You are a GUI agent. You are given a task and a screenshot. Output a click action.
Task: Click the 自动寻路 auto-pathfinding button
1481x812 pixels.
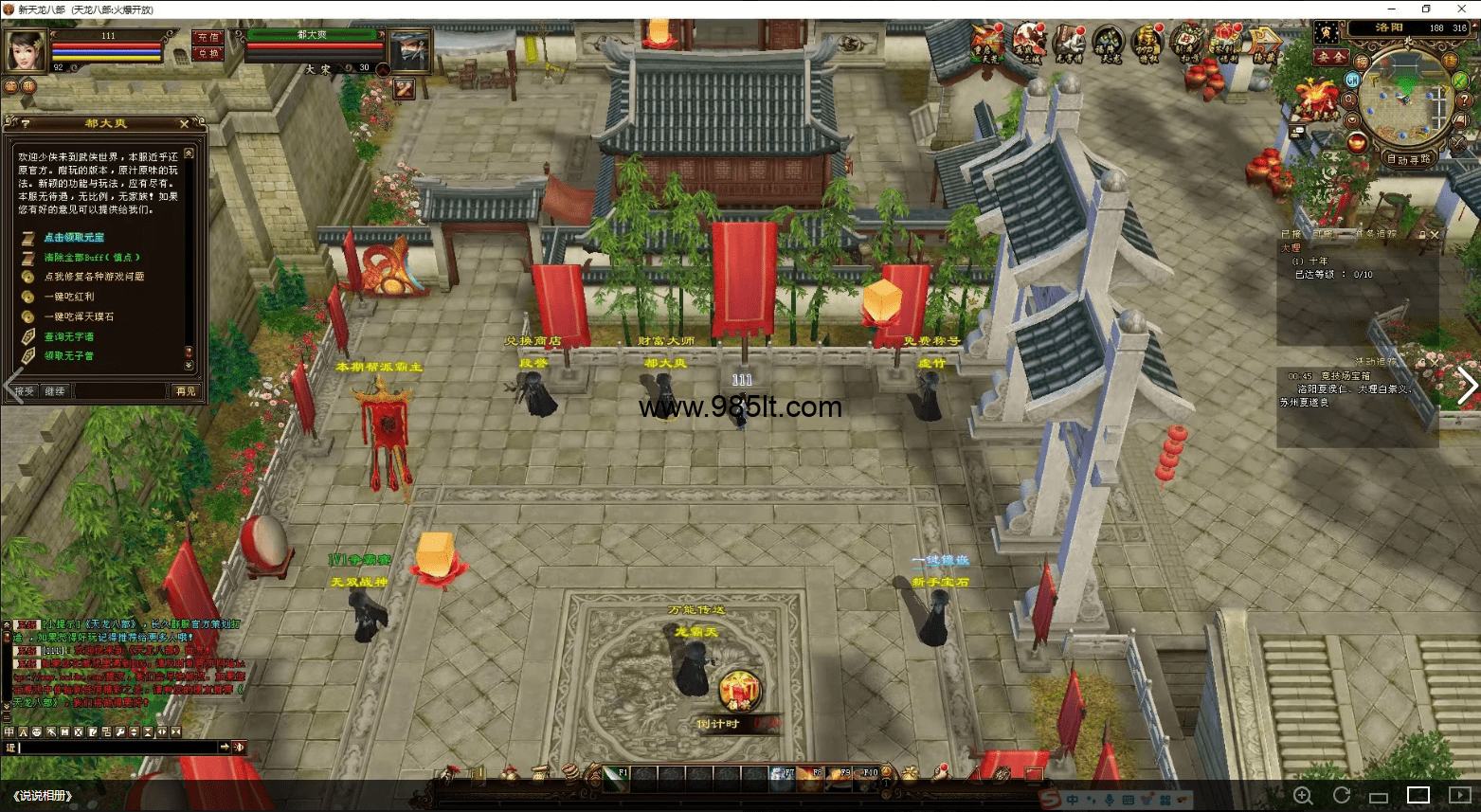pyautogui.click(x=1408, y=159)
